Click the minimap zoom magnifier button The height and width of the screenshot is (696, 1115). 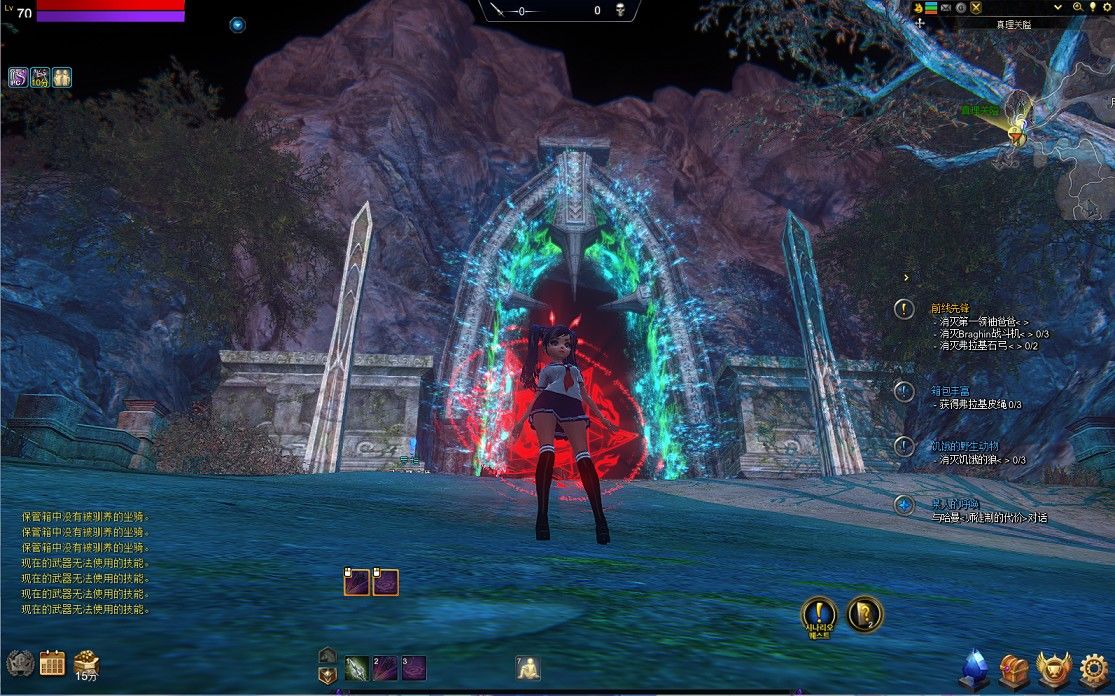click(x=1079, y=7)
